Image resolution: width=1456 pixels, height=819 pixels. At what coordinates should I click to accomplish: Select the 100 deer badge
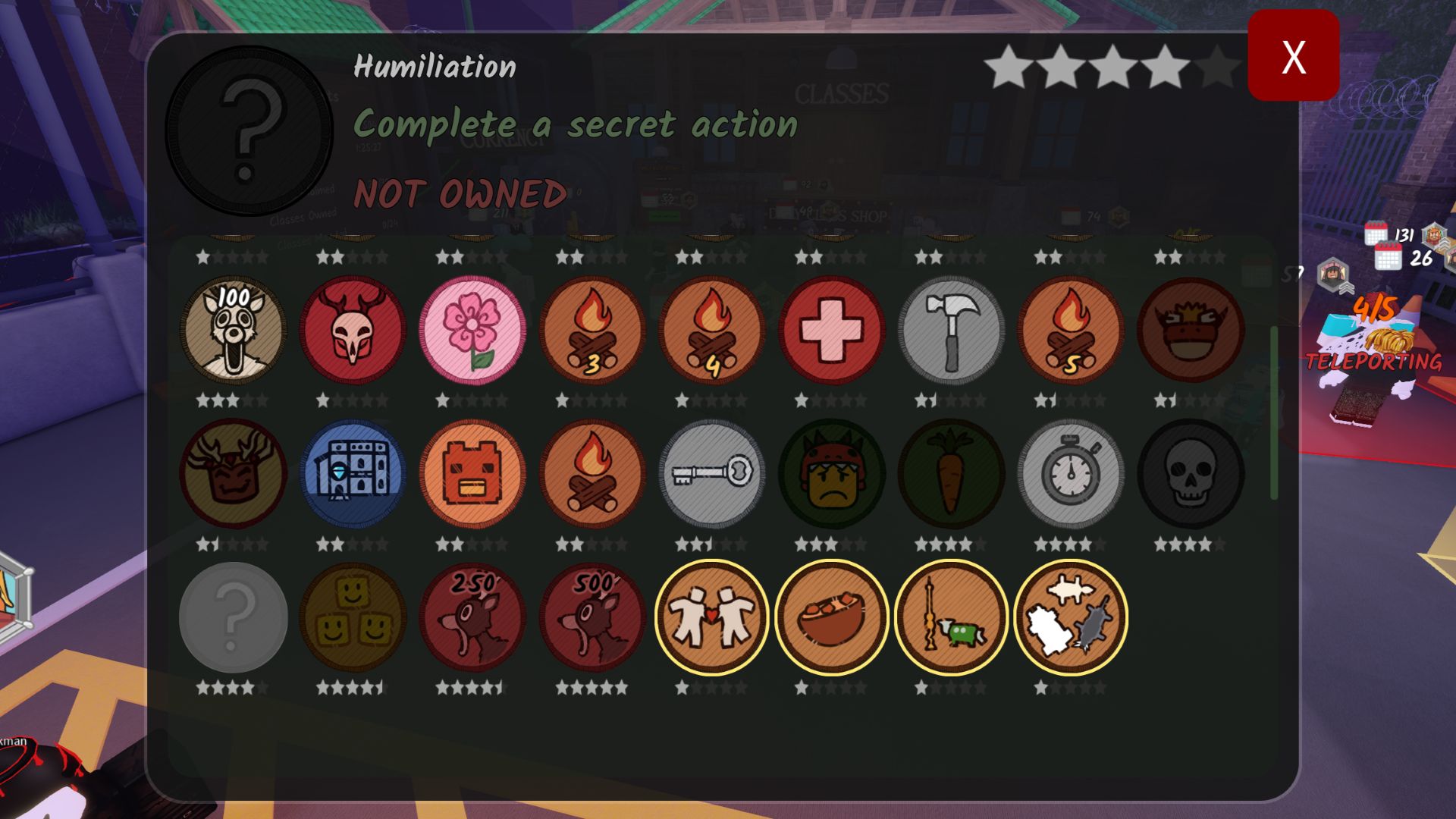(x=233, y=330)
